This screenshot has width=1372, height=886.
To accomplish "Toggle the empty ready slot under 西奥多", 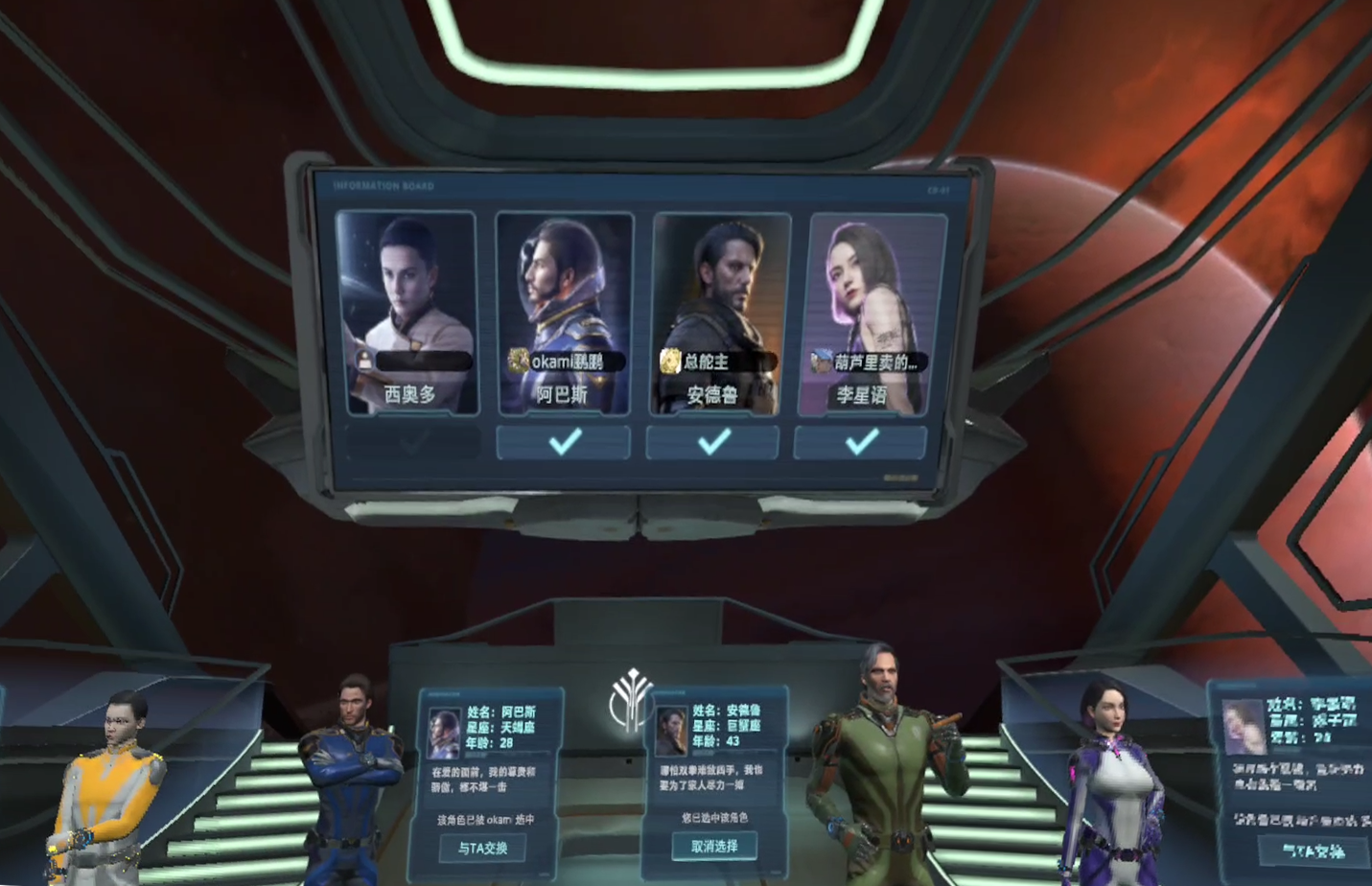I will tap(412, 443).
